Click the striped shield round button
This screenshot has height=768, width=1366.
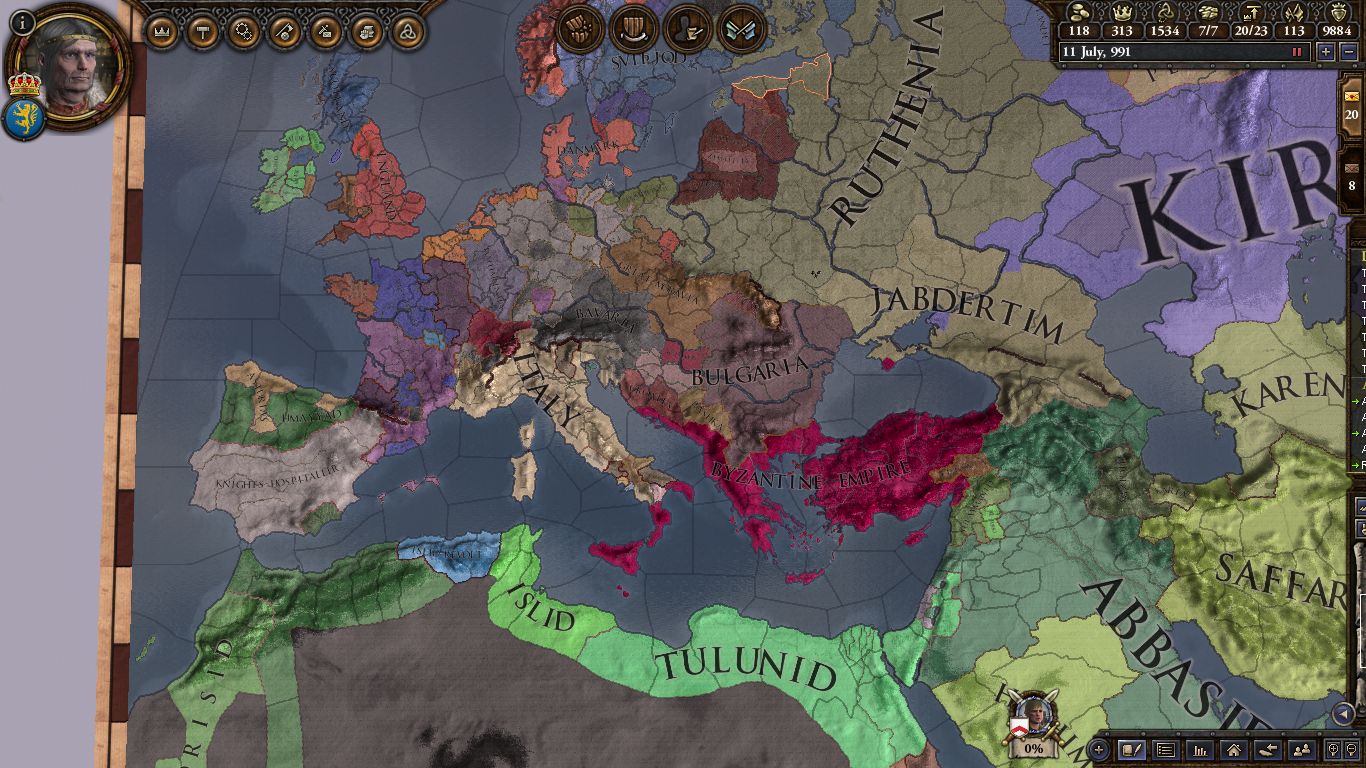pyautogui.click(x=633, y=29)
